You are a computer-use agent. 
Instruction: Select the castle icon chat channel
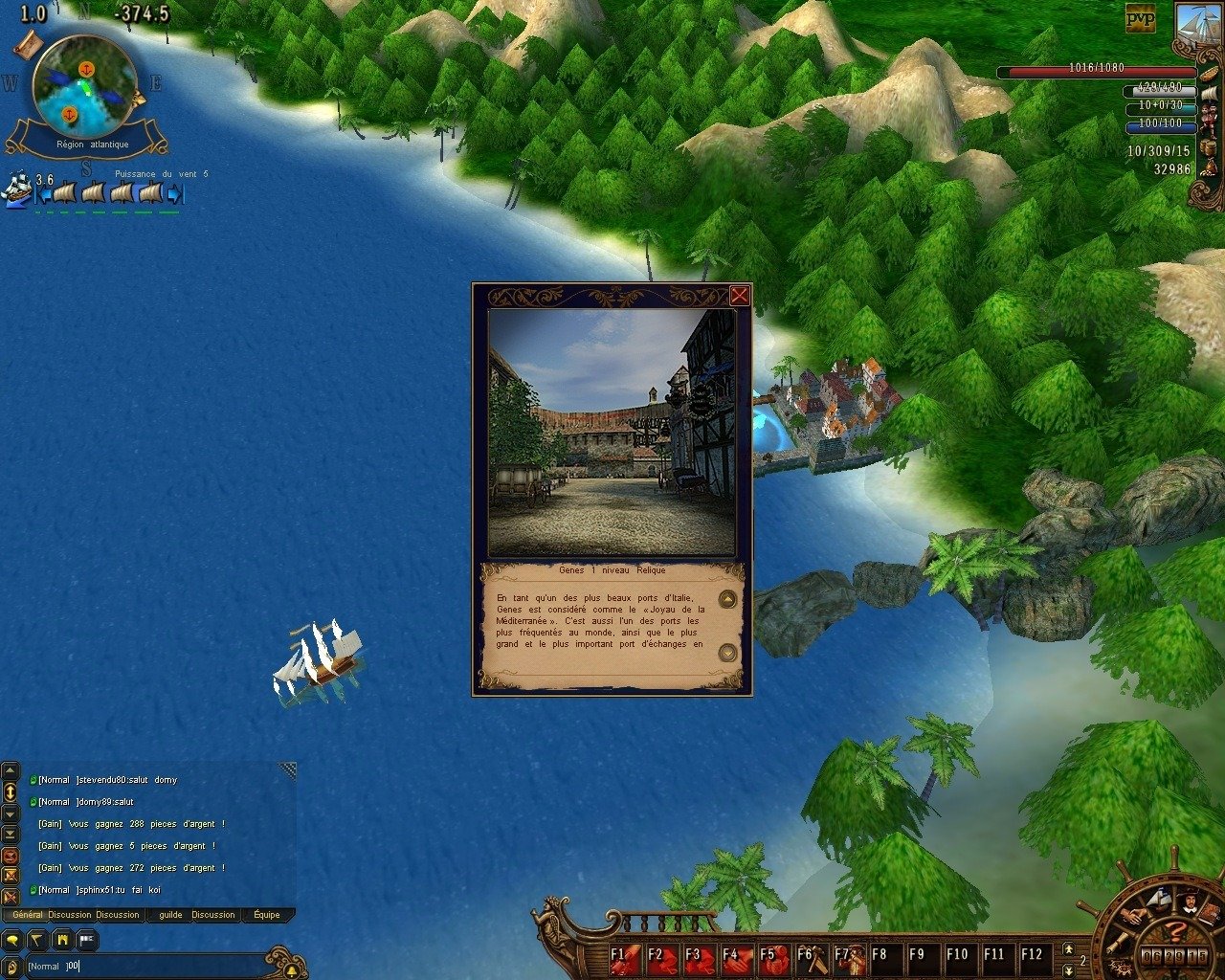click(x=62, y=941)
